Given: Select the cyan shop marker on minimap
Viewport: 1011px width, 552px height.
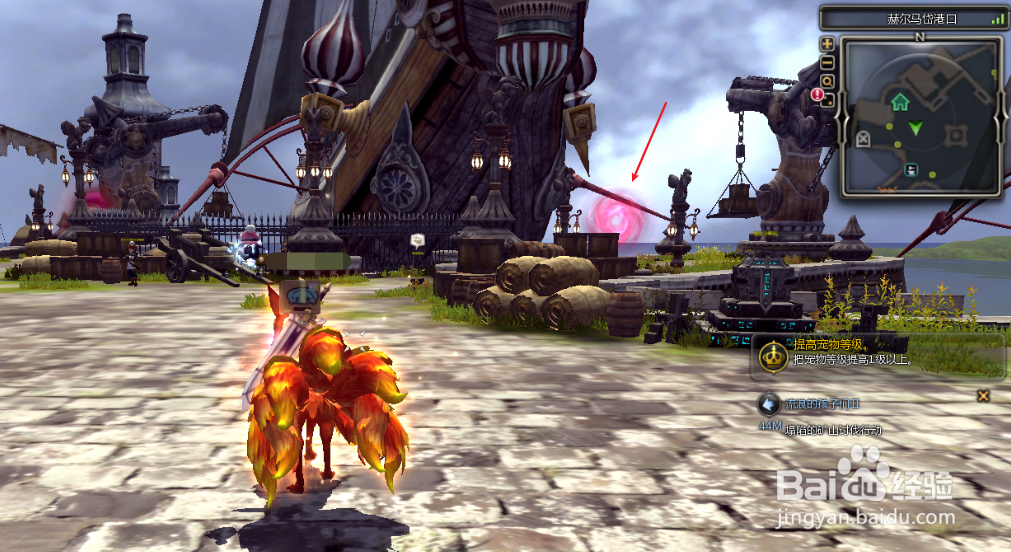Looking at the screenshot, I should [x=912, y=171].
